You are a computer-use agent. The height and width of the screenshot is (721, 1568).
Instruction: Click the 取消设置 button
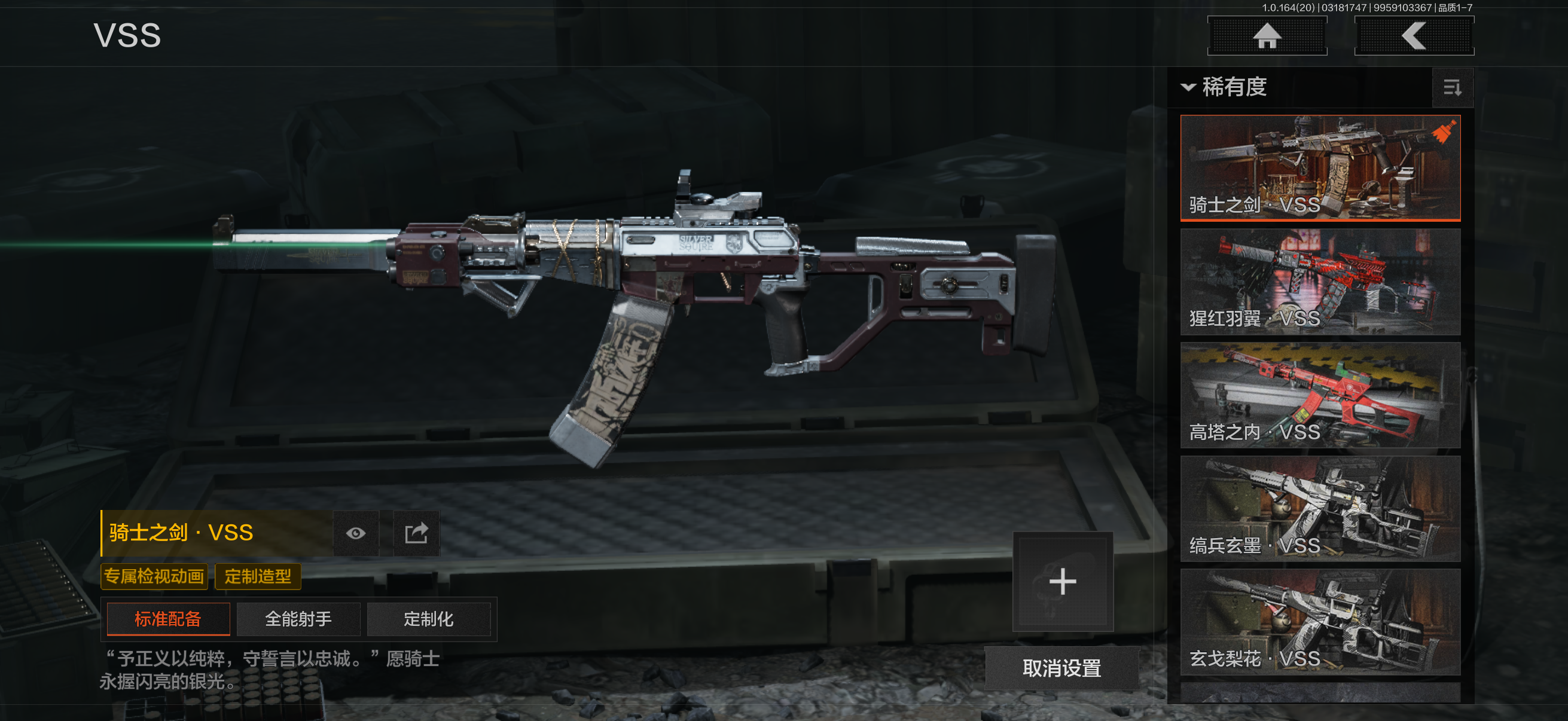[x=1061, y=668]
